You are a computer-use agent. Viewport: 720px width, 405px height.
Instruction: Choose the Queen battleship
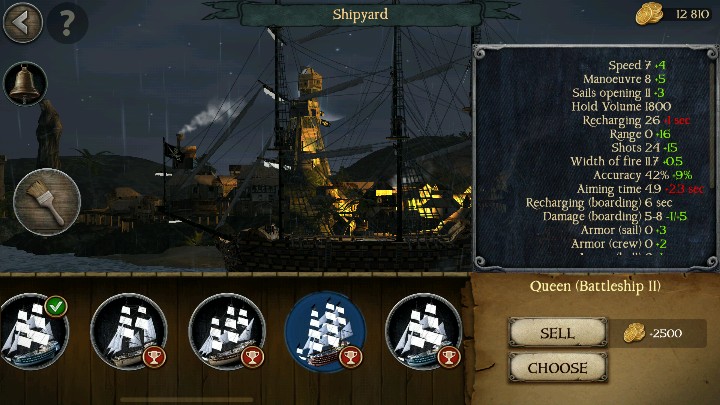(557, 367)
